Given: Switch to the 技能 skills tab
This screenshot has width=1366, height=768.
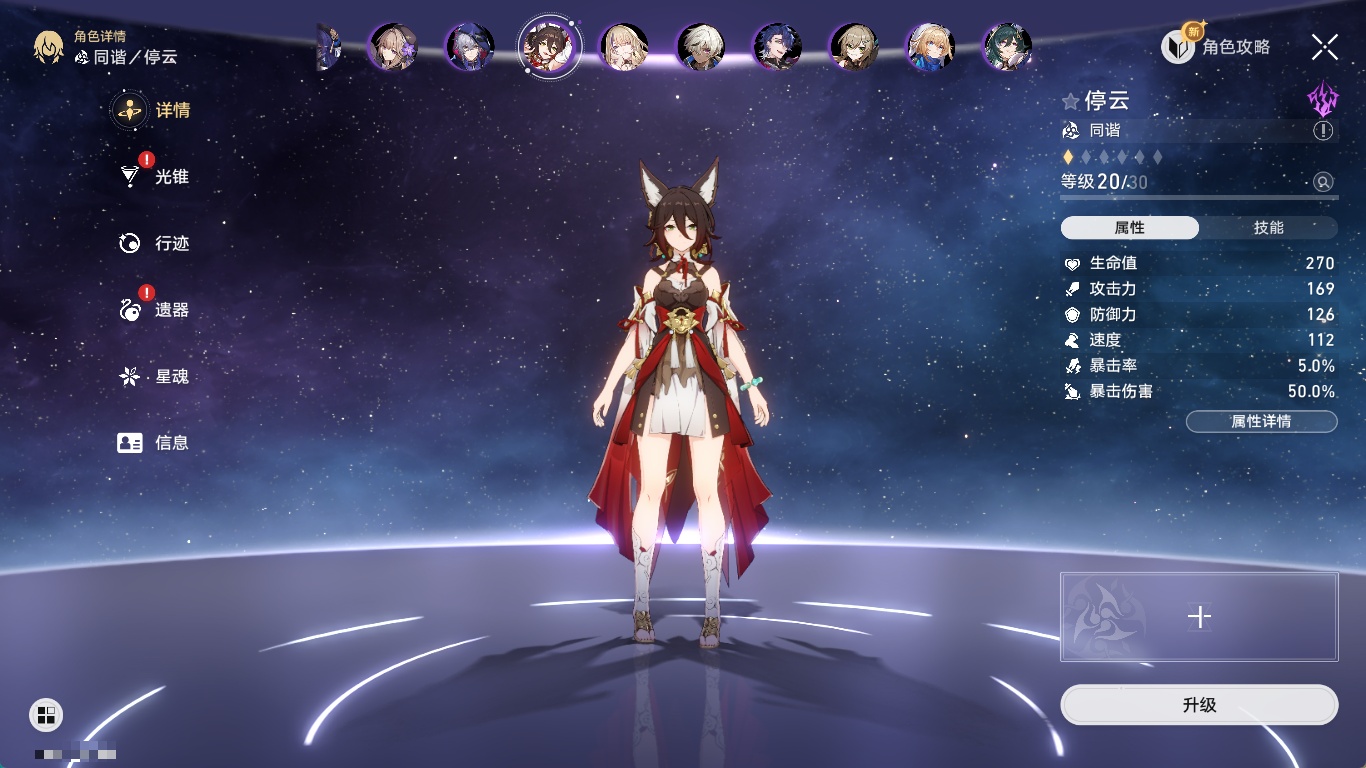Looking at the screenshot, I should click(x=1268, y=228).
